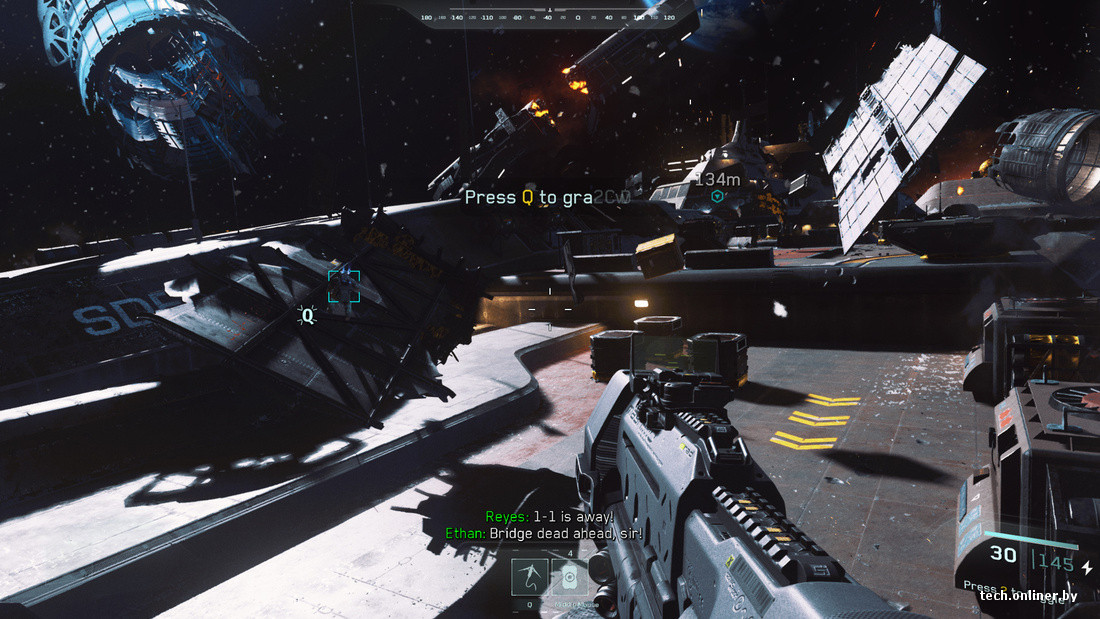The height and width of the screenshot is (619, 1100).
Task: Select the grappling hook equipment slot
Action: coord(529,577)
